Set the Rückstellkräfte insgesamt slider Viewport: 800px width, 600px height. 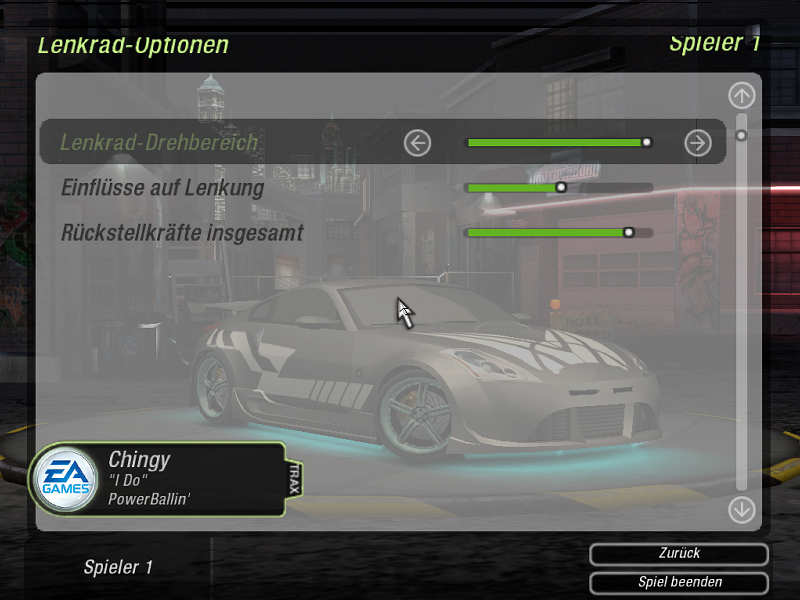[559, 233]
